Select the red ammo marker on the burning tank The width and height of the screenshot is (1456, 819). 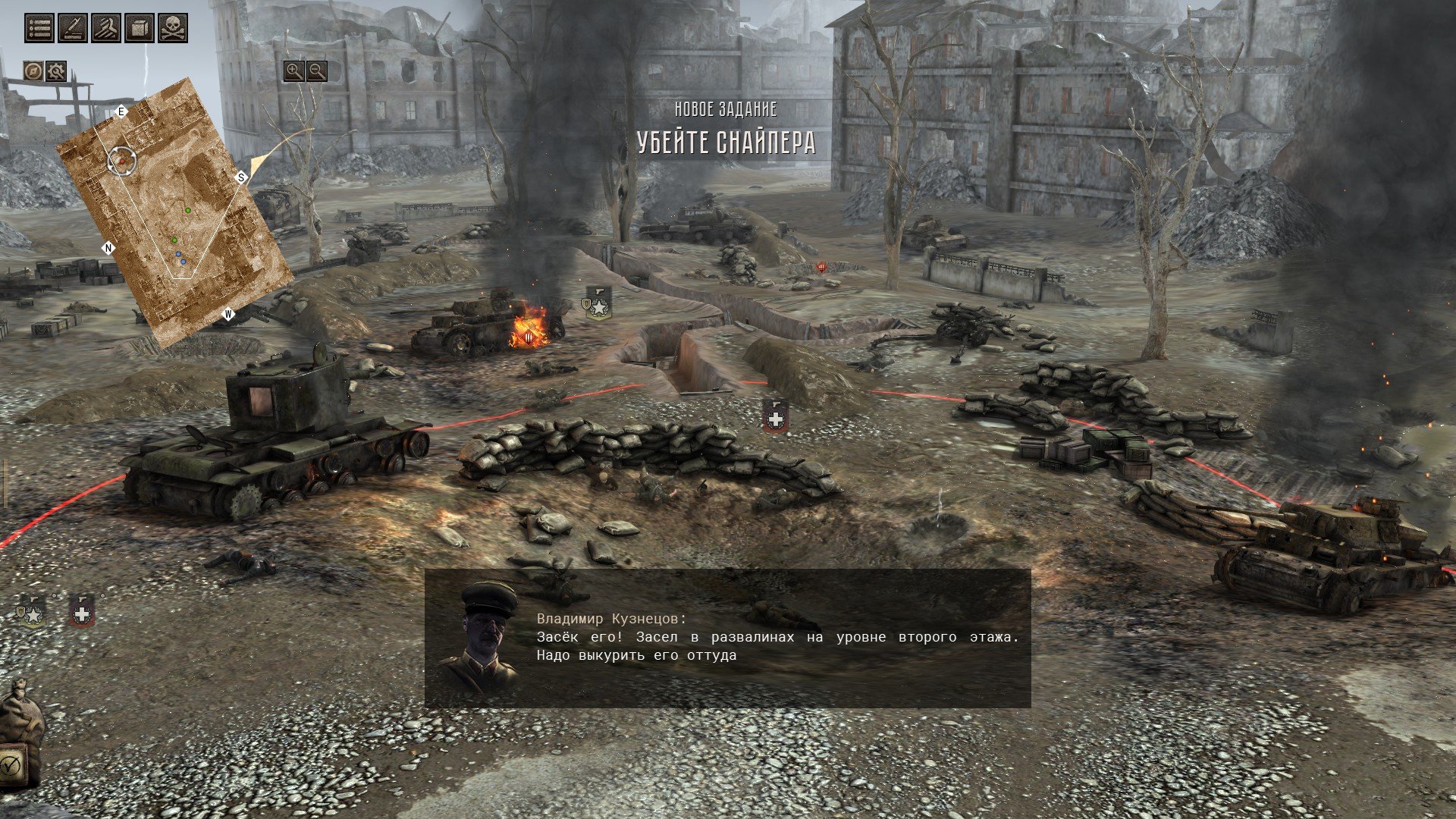pos(529,337)
